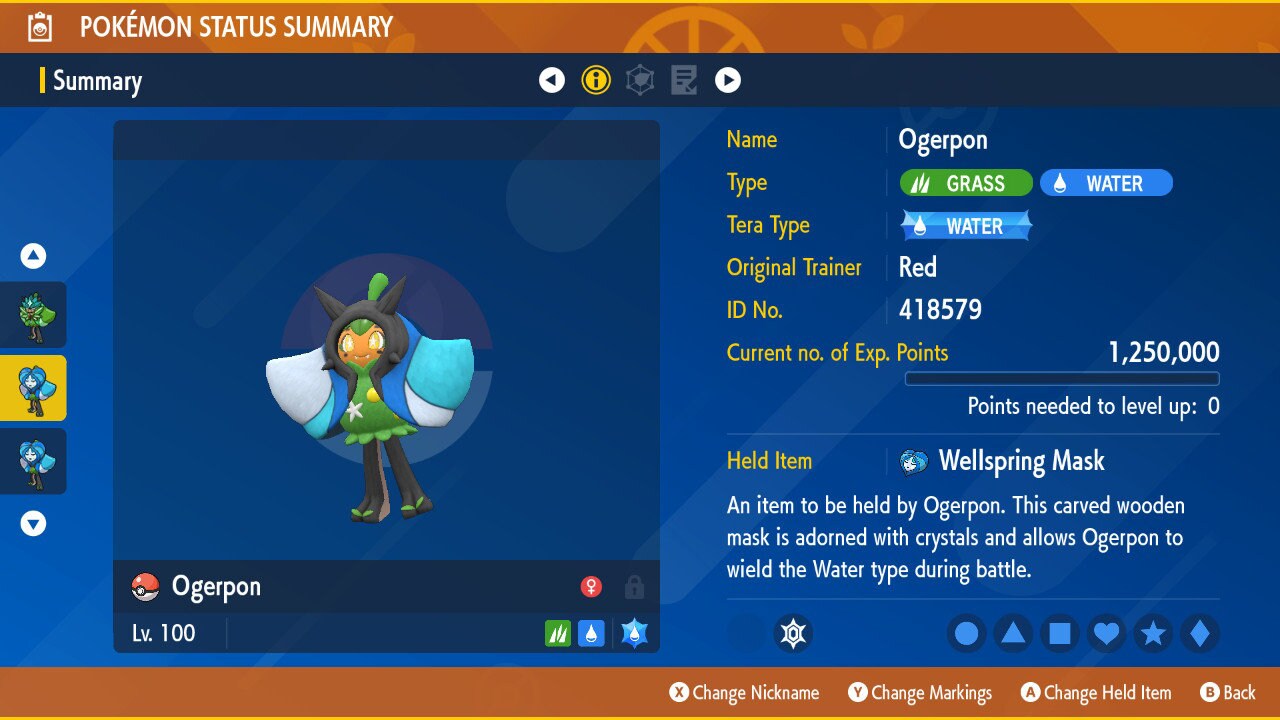The image size is (1280, 720).
Task: Select the highlighted Ogerpon party thumbnail
Action: 34,388
